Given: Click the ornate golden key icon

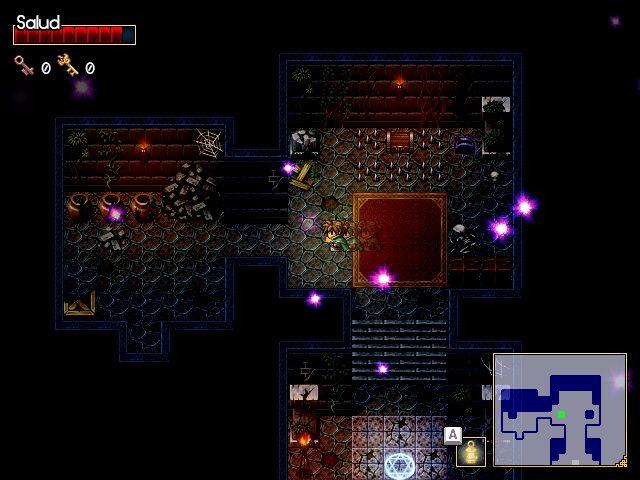Looking at the screenshot, I should [x=68, y=66].
